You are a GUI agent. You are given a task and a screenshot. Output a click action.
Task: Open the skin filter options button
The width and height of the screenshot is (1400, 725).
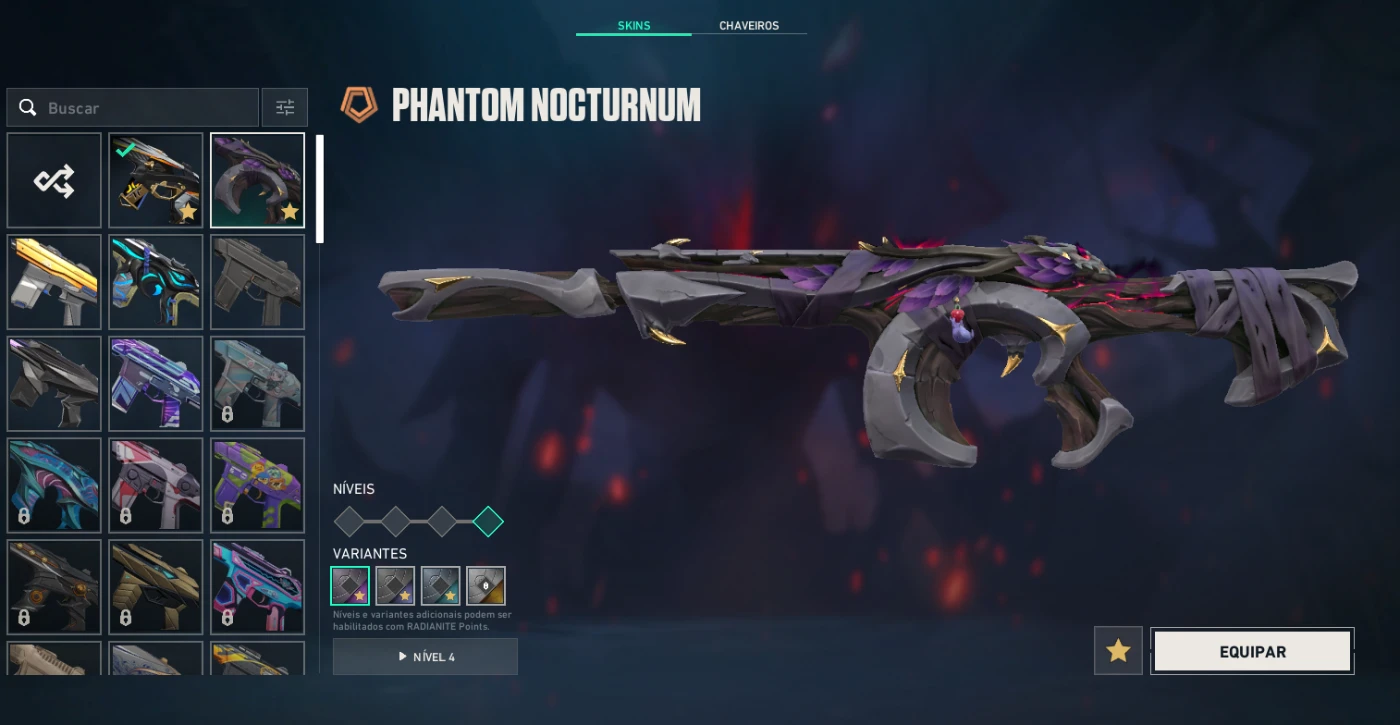[285, 108]
